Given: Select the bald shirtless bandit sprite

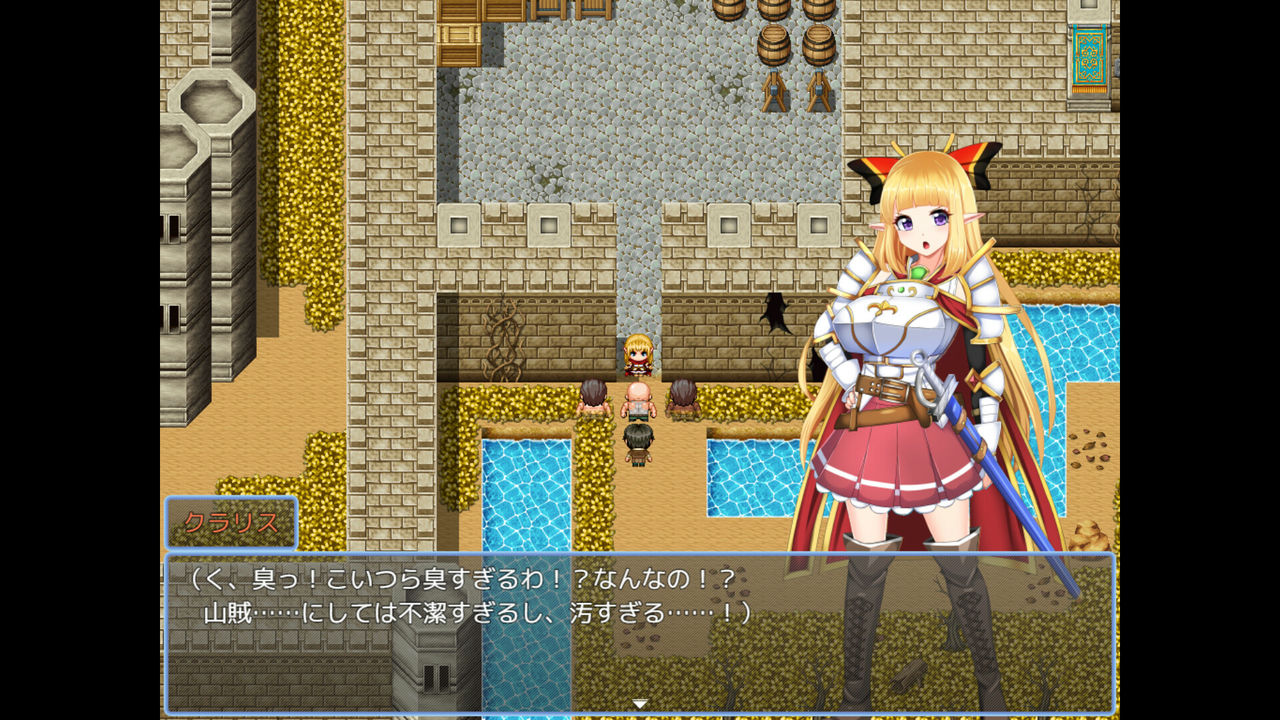Looking at the screenshot, I should (x=637, y=402).
